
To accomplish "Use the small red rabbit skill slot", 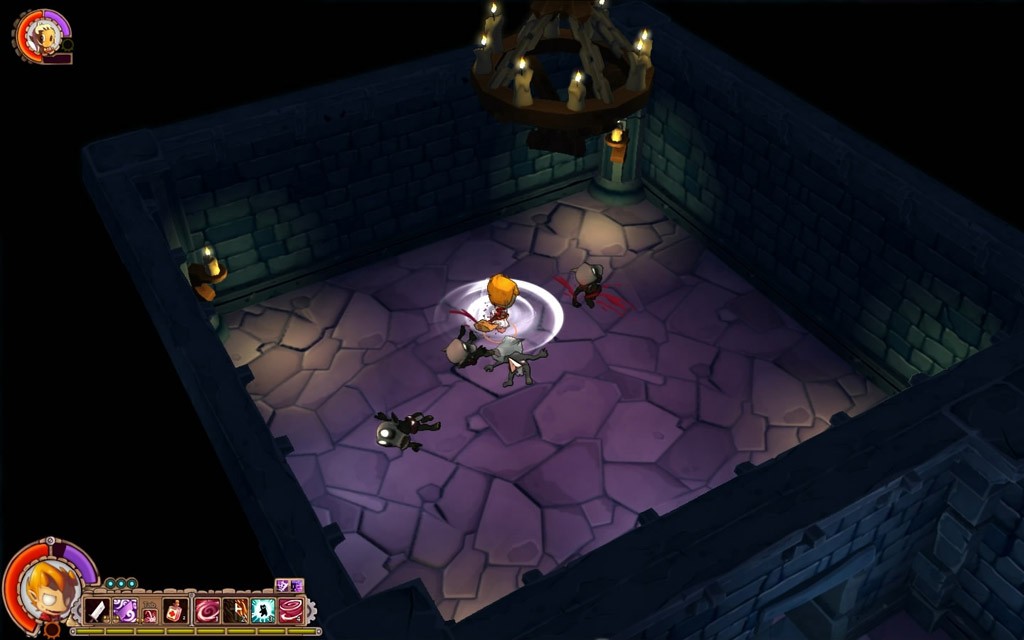I will [x=150, y=614].
